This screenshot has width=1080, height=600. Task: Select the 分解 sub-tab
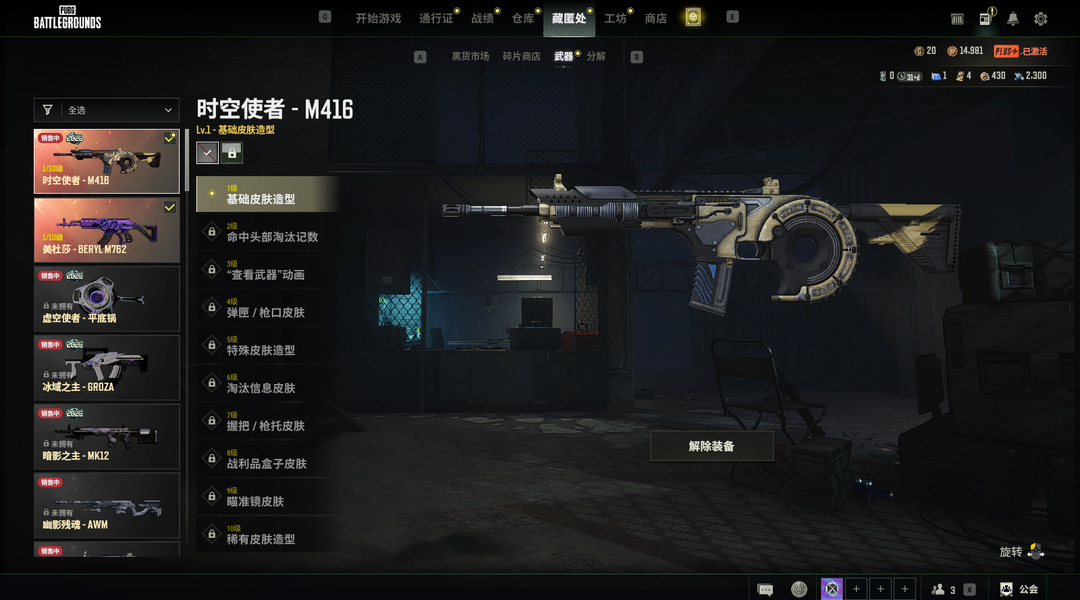pos(596,57)
